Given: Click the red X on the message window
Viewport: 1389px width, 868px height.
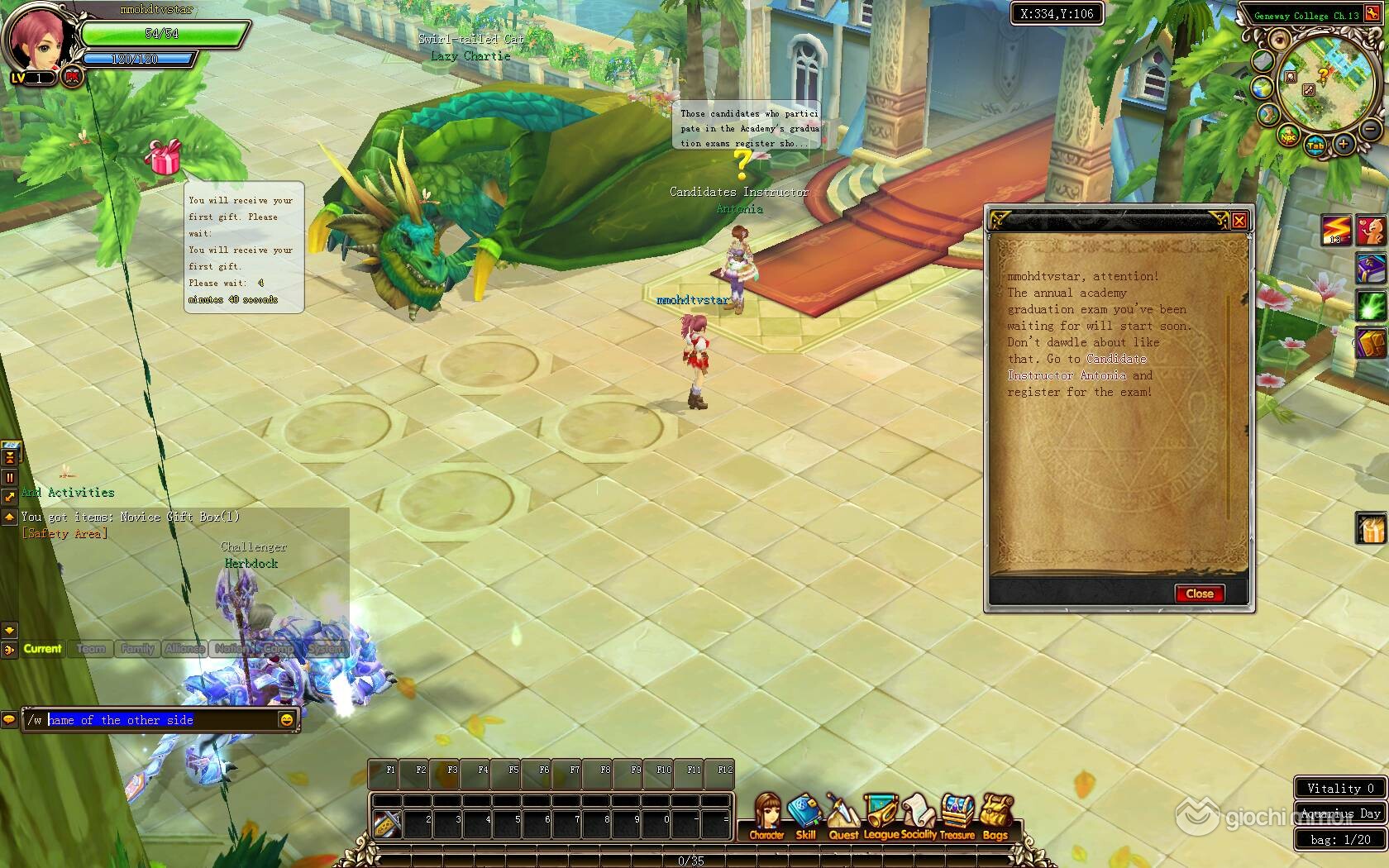Looking at the screenshot, I should click(x=1239, y=220).
